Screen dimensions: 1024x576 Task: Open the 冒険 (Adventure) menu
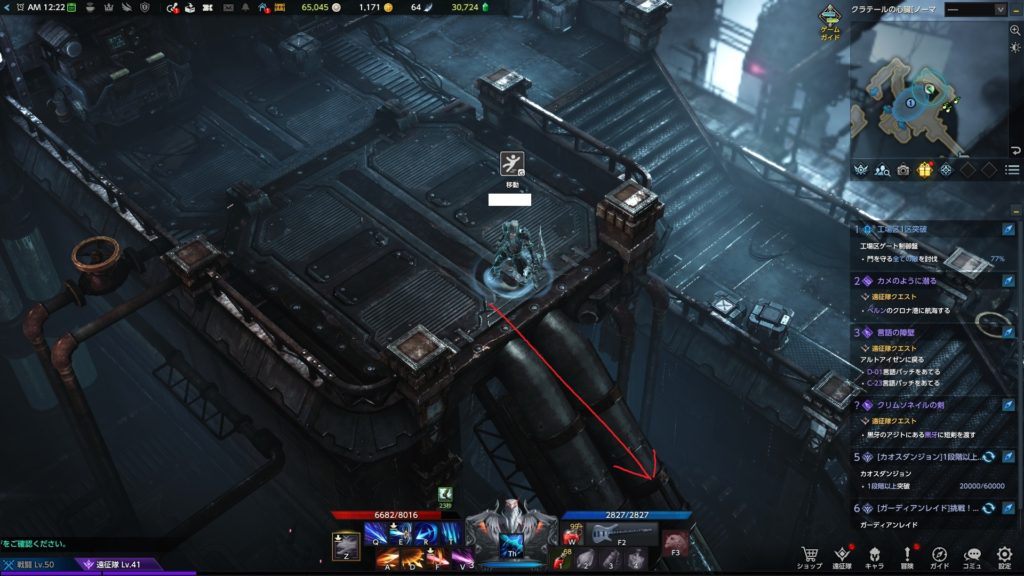(x=908, y=555)
